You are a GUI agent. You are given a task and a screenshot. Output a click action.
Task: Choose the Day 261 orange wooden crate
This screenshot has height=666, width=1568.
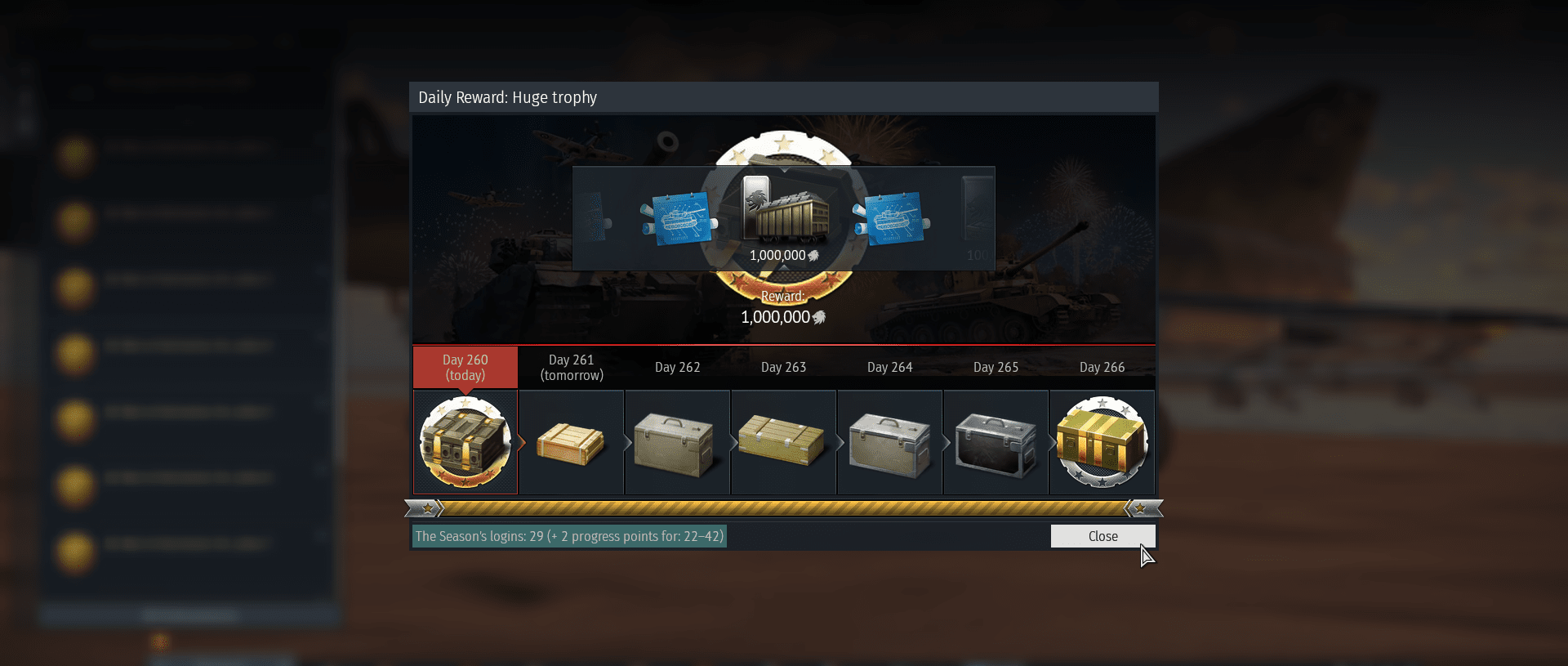tap(571, 444)
